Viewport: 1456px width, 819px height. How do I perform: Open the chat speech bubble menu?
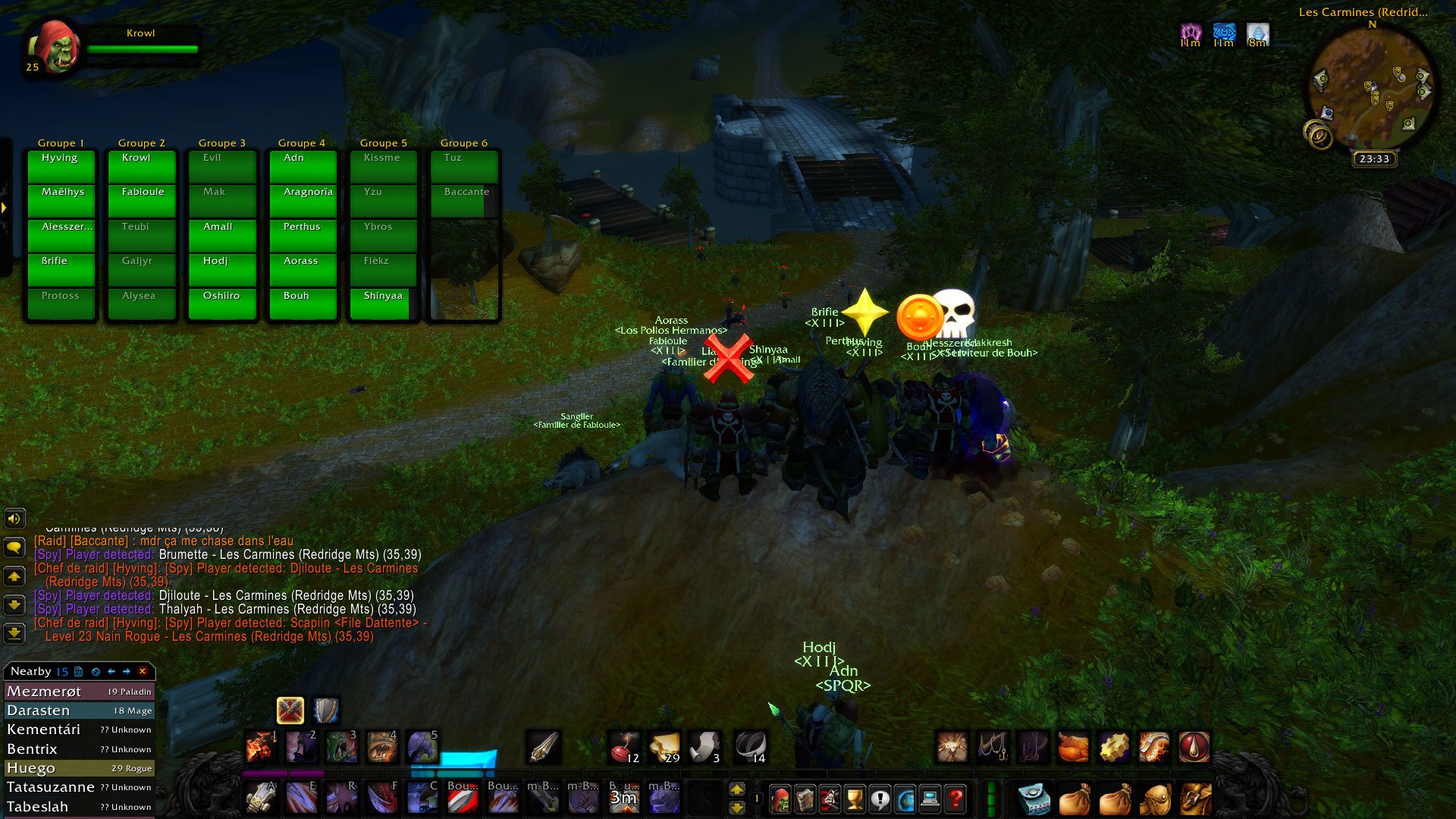14,548
